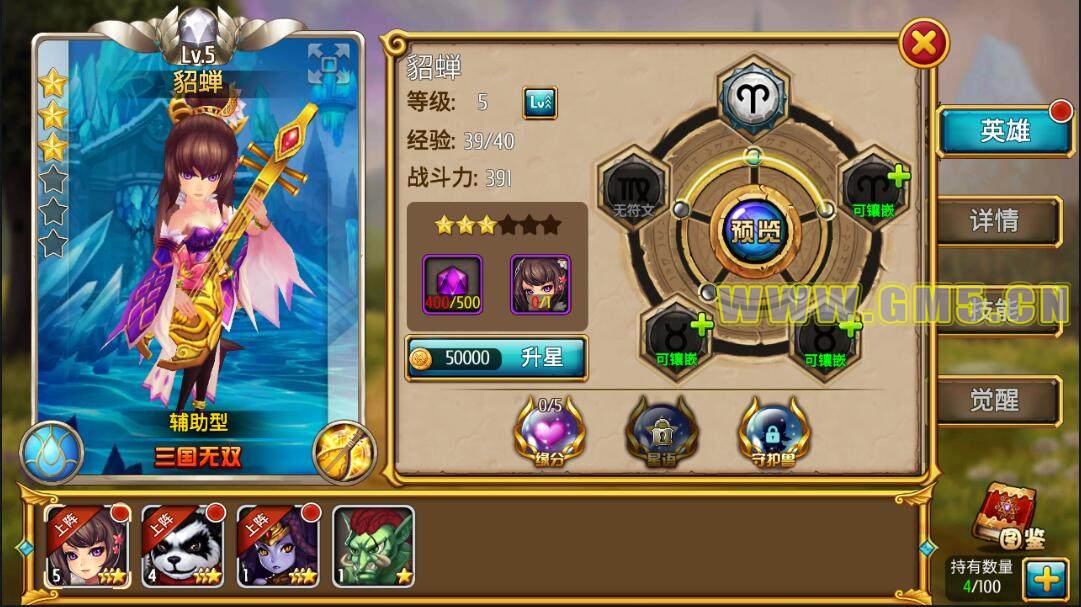1081x607 pixels.
Task: Select the panda hero portrait
Action: [182, 546]
